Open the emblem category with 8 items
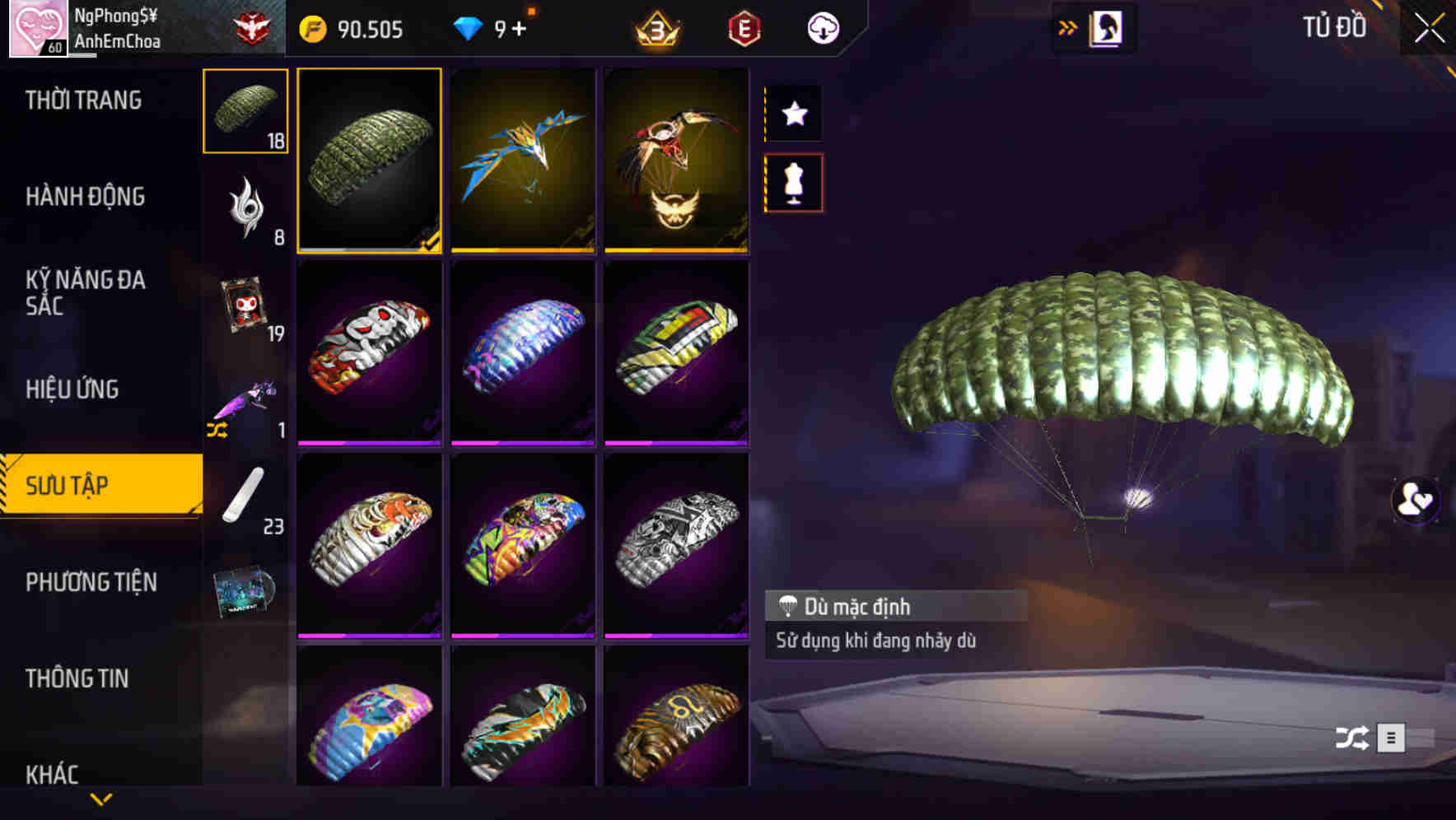The width and height of the screenshot is (1456, 820). click(x=244, y=208)
